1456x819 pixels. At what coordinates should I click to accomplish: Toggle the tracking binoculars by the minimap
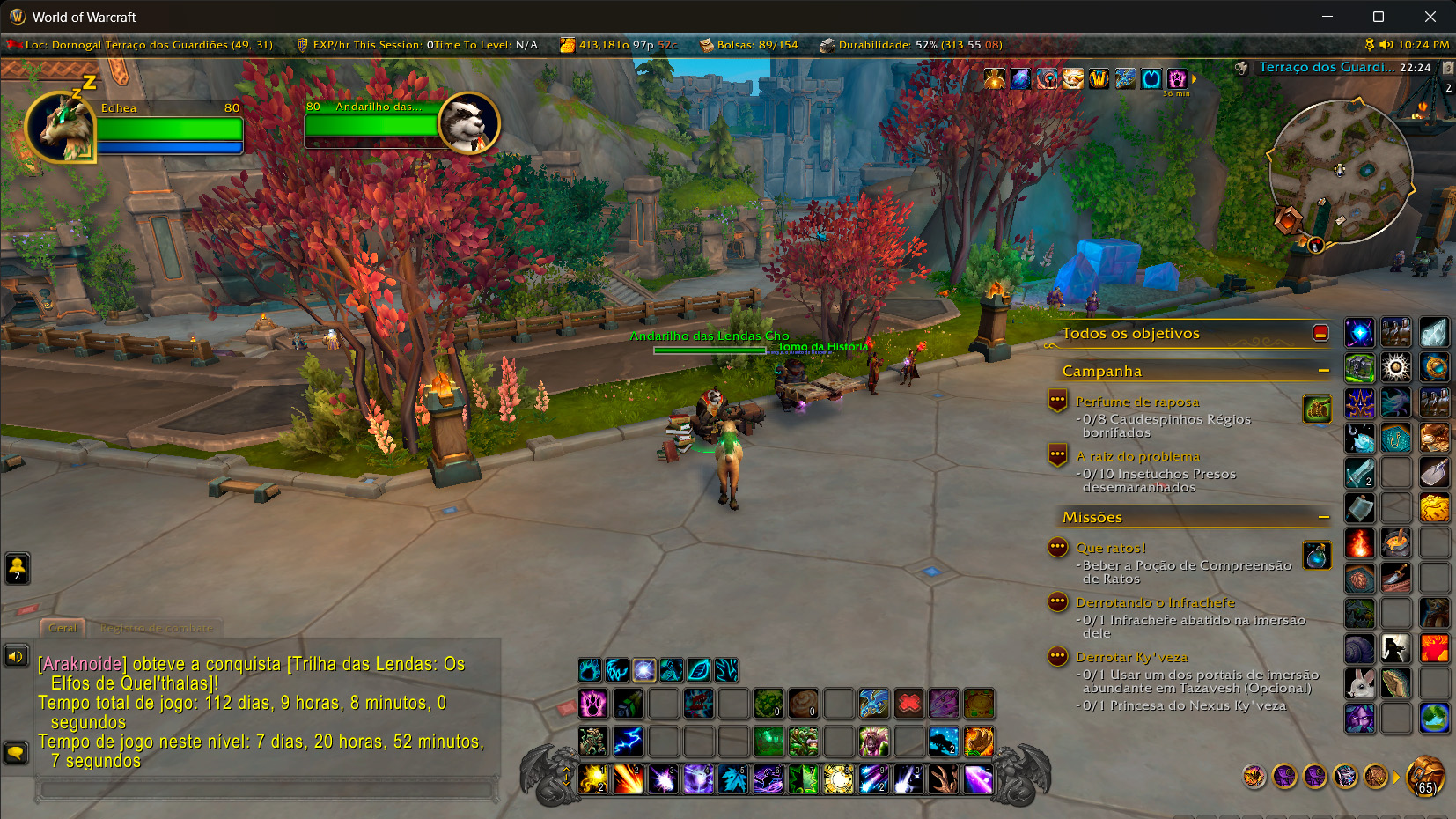click(x=1241, y=68)
